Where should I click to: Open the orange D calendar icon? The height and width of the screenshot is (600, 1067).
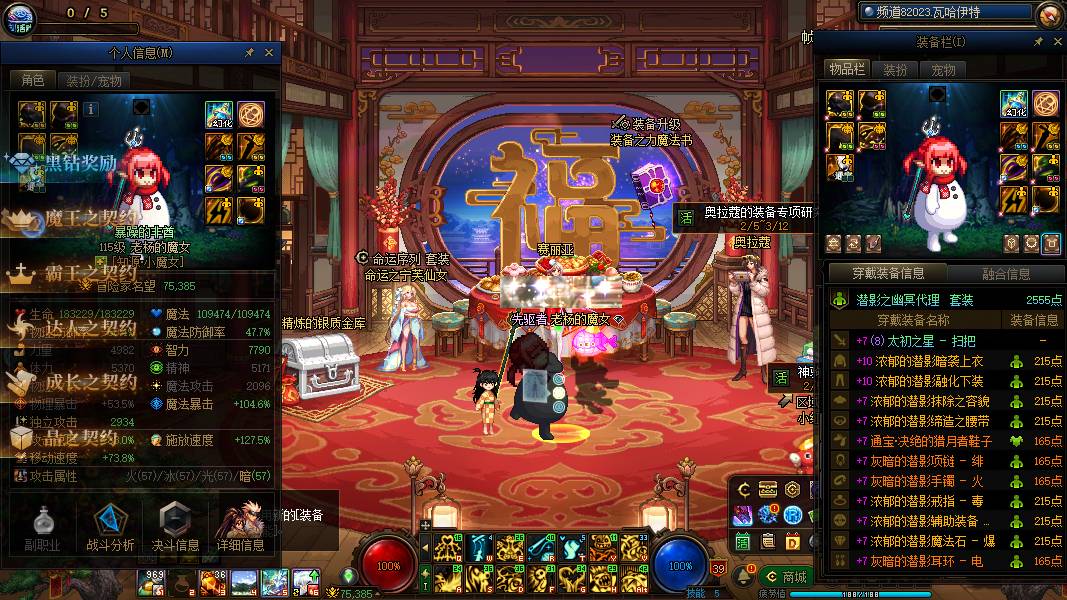792,541
